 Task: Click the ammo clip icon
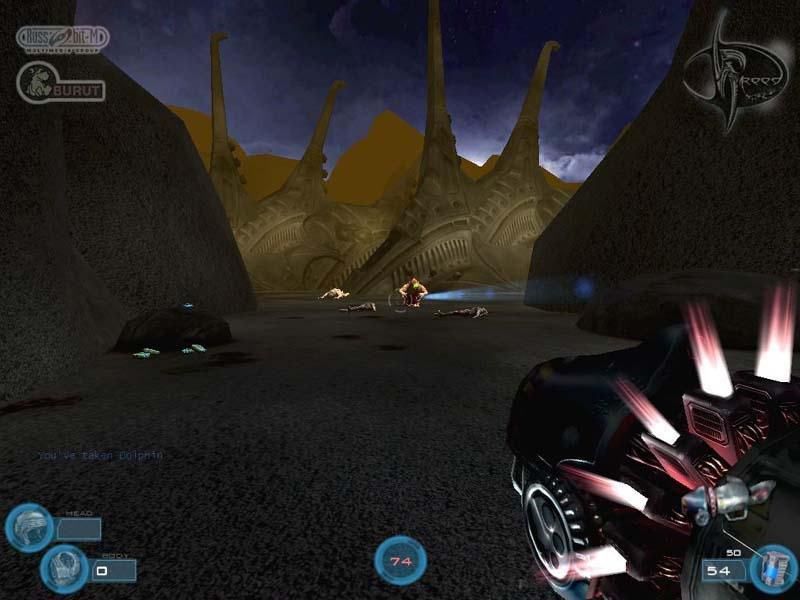[772, 568]
